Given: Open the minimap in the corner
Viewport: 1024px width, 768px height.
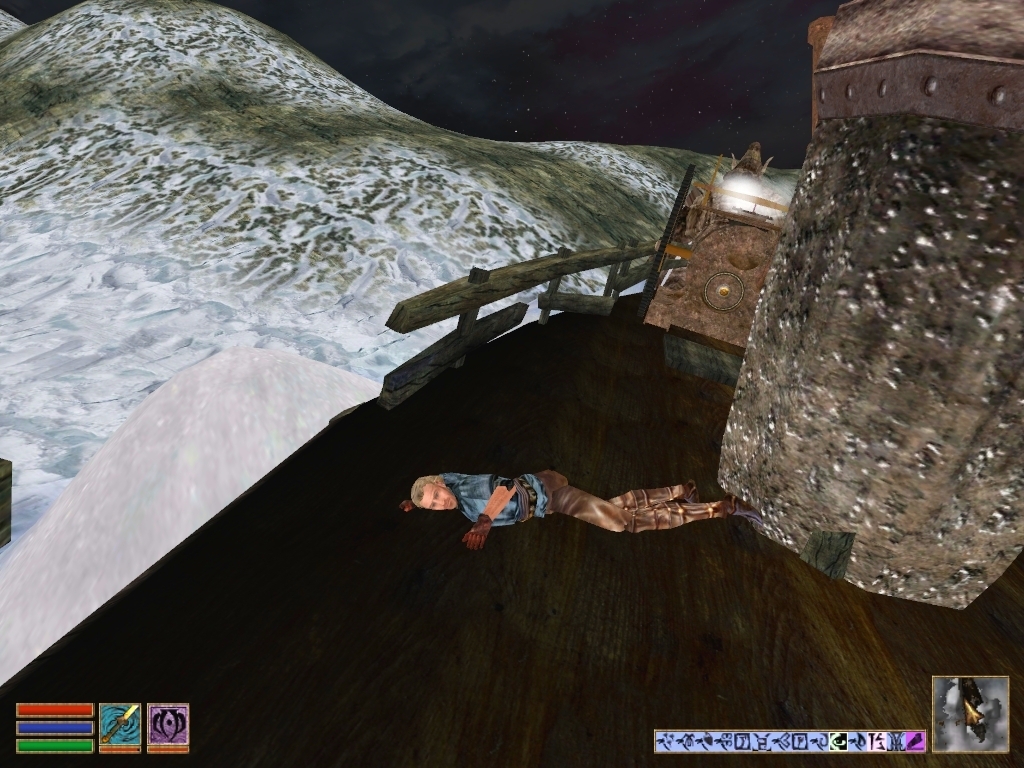Looking at the screenshot, I should [970, 713].
